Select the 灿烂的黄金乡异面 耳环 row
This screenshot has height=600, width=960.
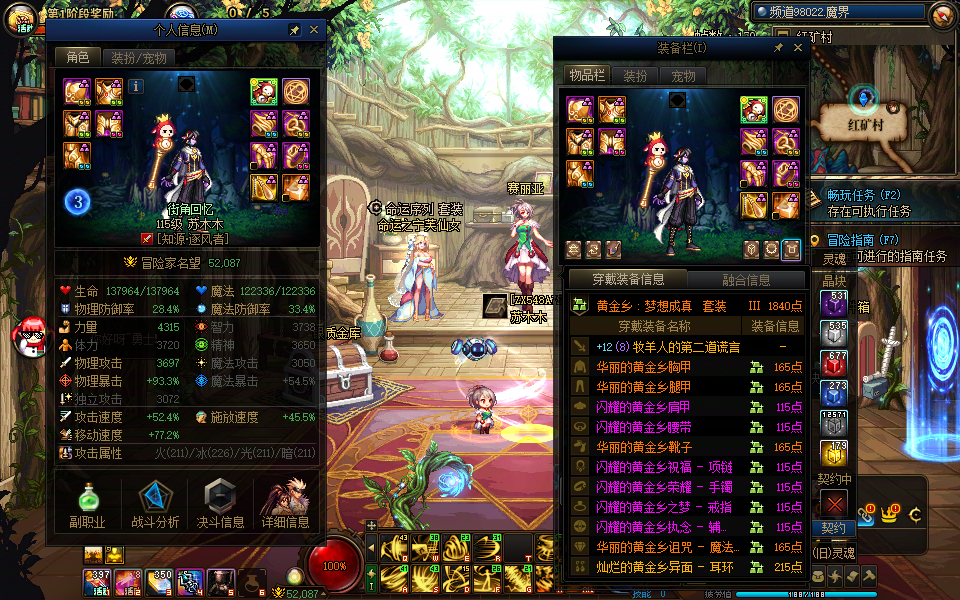point(657,567)
